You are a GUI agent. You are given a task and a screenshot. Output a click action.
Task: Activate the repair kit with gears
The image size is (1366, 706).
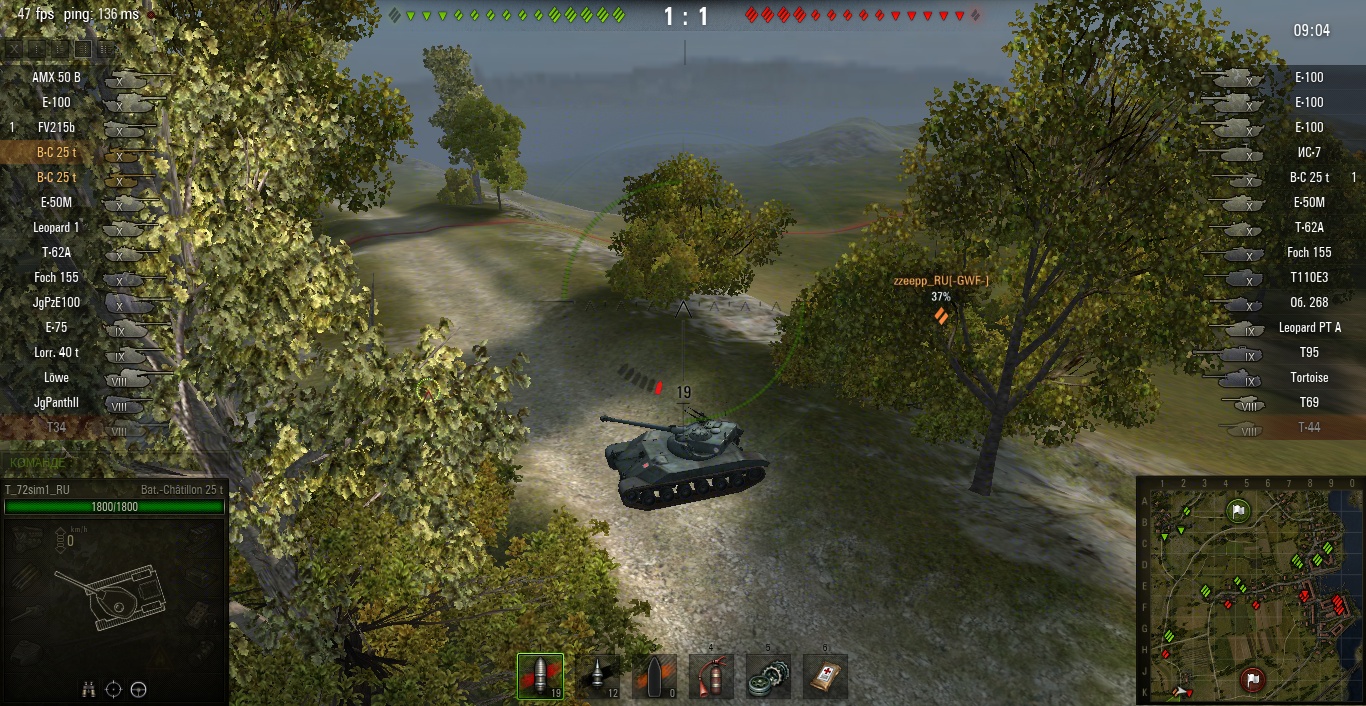point(768,677)
